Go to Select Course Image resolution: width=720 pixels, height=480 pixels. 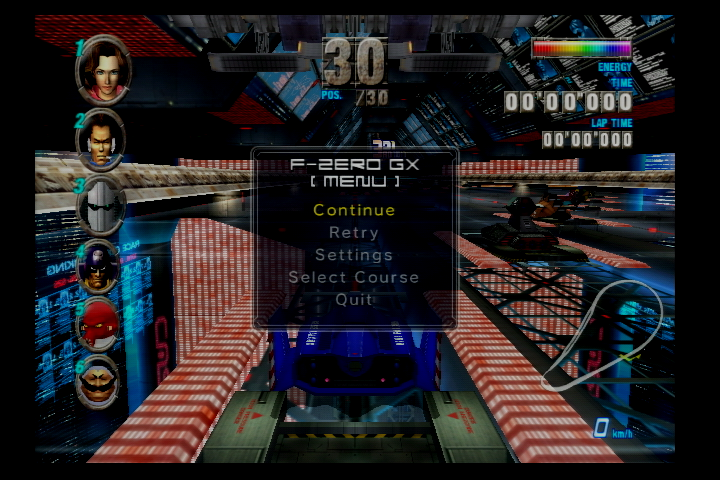[x=354, y=277]
